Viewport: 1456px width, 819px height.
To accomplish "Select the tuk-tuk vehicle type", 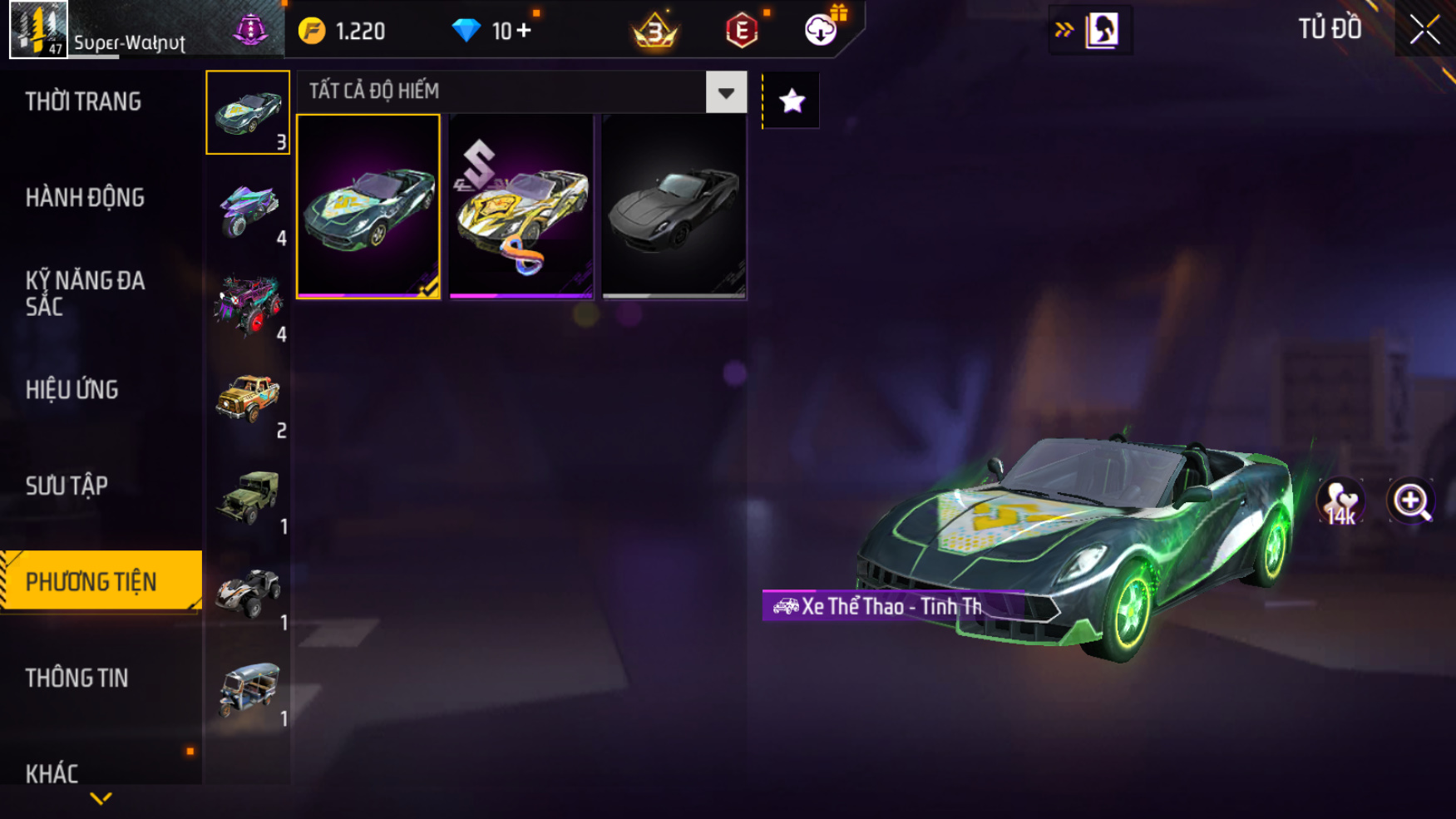I will click(248, 689).
